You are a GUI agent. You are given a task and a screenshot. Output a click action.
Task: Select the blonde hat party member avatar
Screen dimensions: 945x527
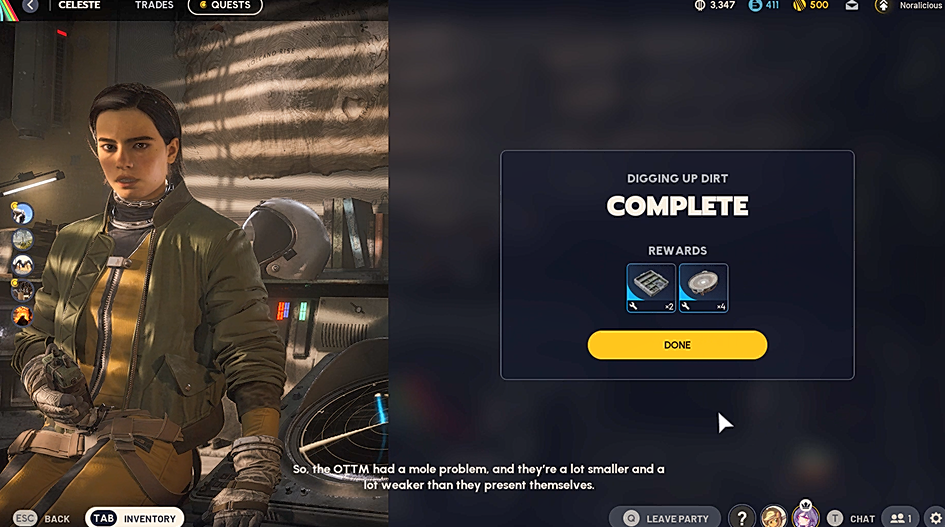coord(773,518)
